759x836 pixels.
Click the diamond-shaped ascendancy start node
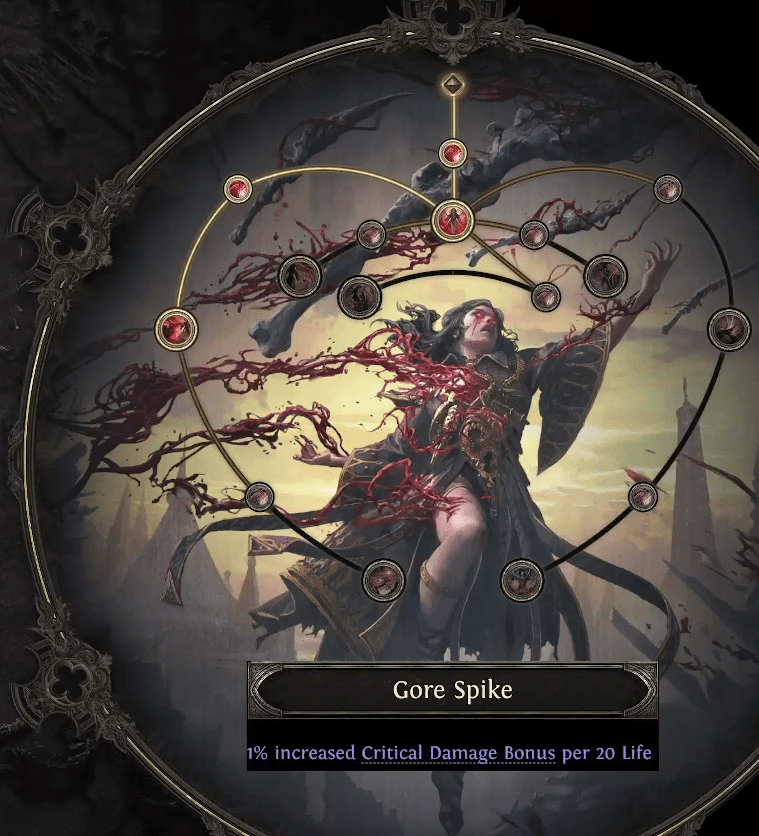click(452, 84)
